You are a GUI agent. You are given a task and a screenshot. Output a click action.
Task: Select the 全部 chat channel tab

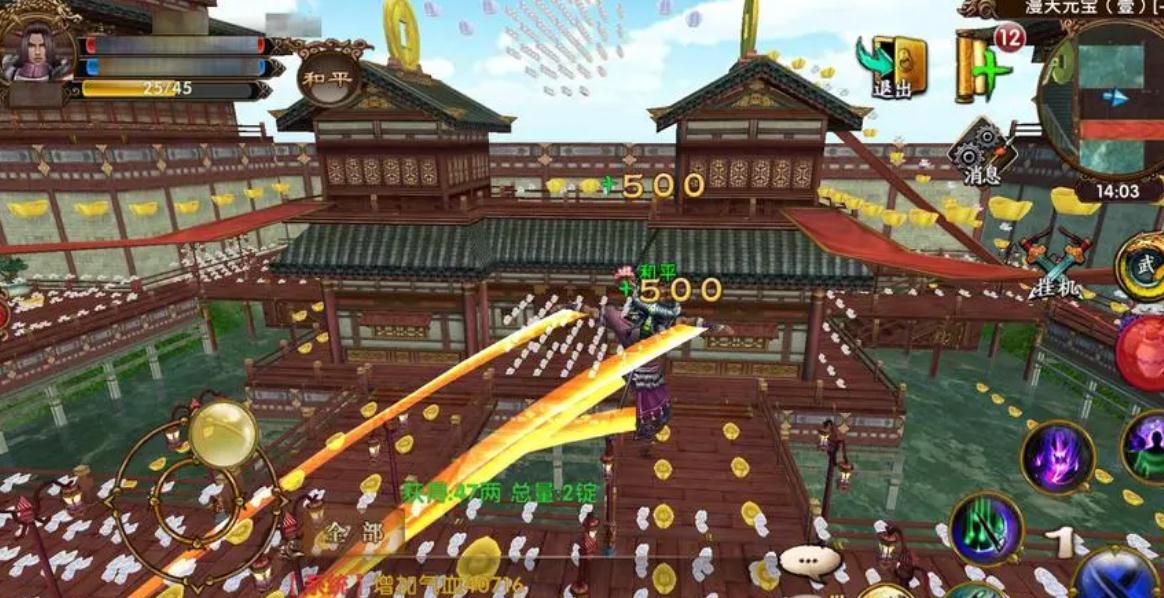click(x=358, y=533)
